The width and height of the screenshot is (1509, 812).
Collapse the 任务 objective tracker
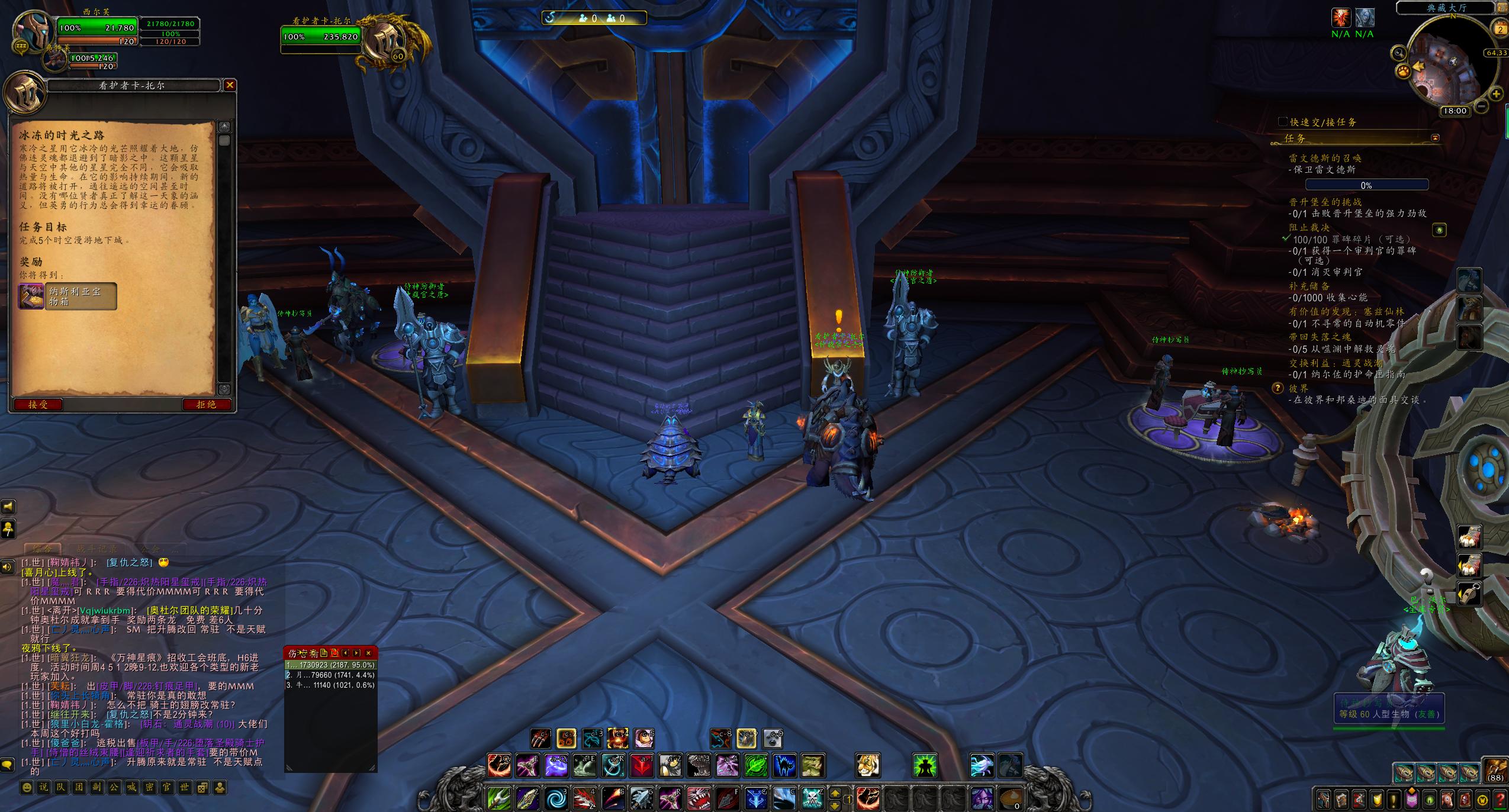point(1435,138)
